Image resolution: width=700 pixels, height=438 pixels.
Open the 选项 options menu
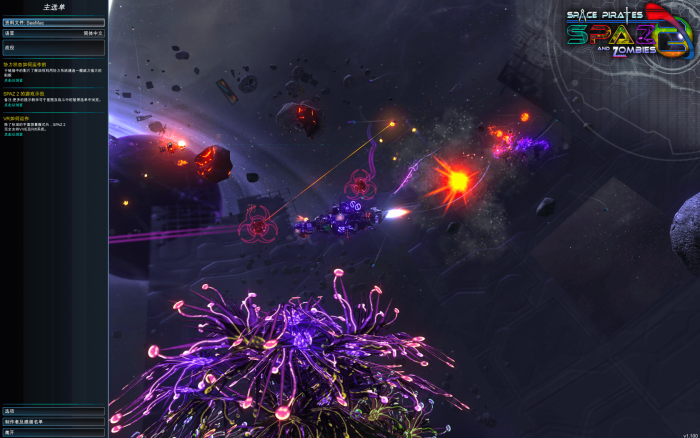54,411
